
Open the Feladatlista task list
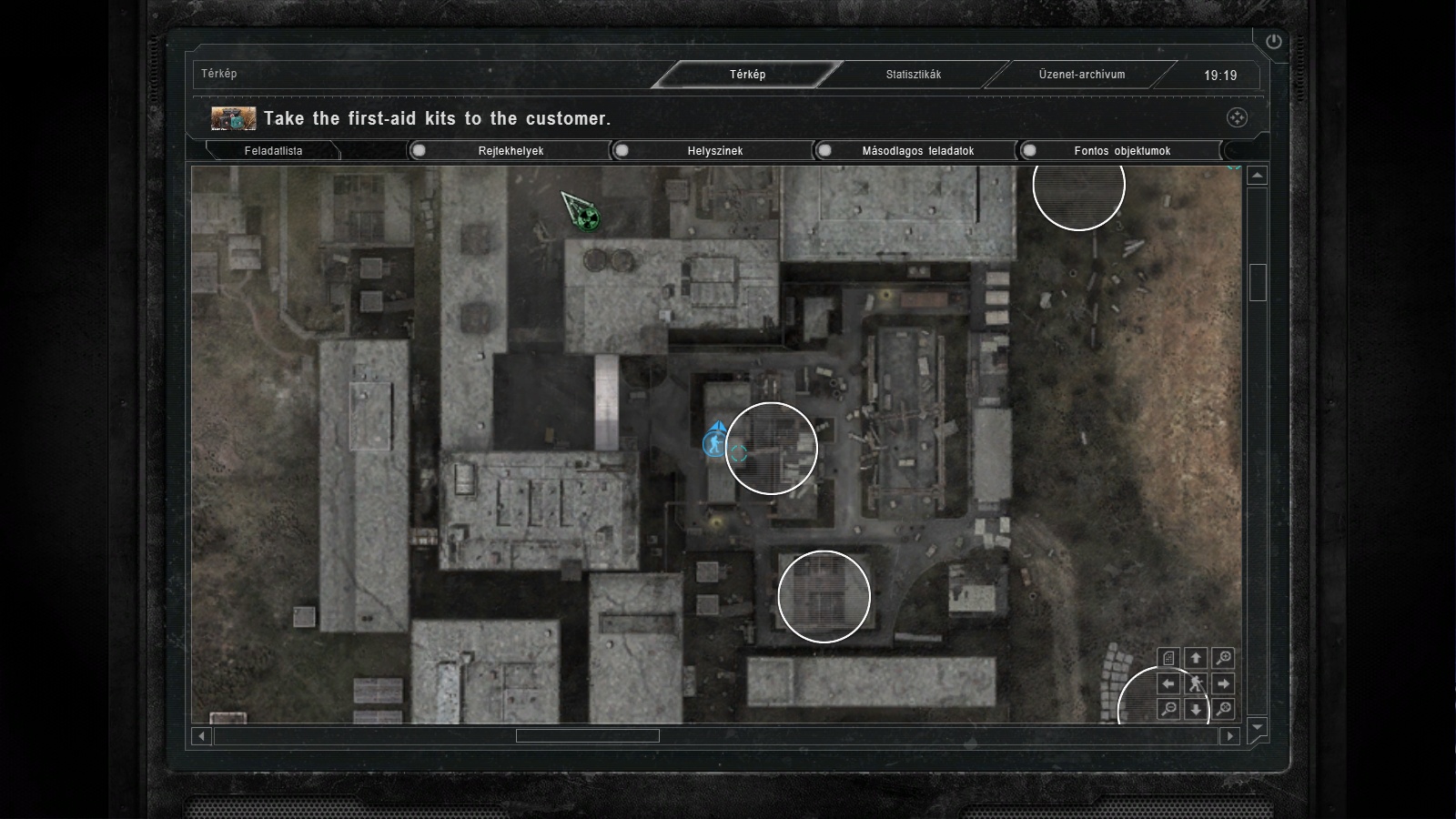(x=273, y=151)
